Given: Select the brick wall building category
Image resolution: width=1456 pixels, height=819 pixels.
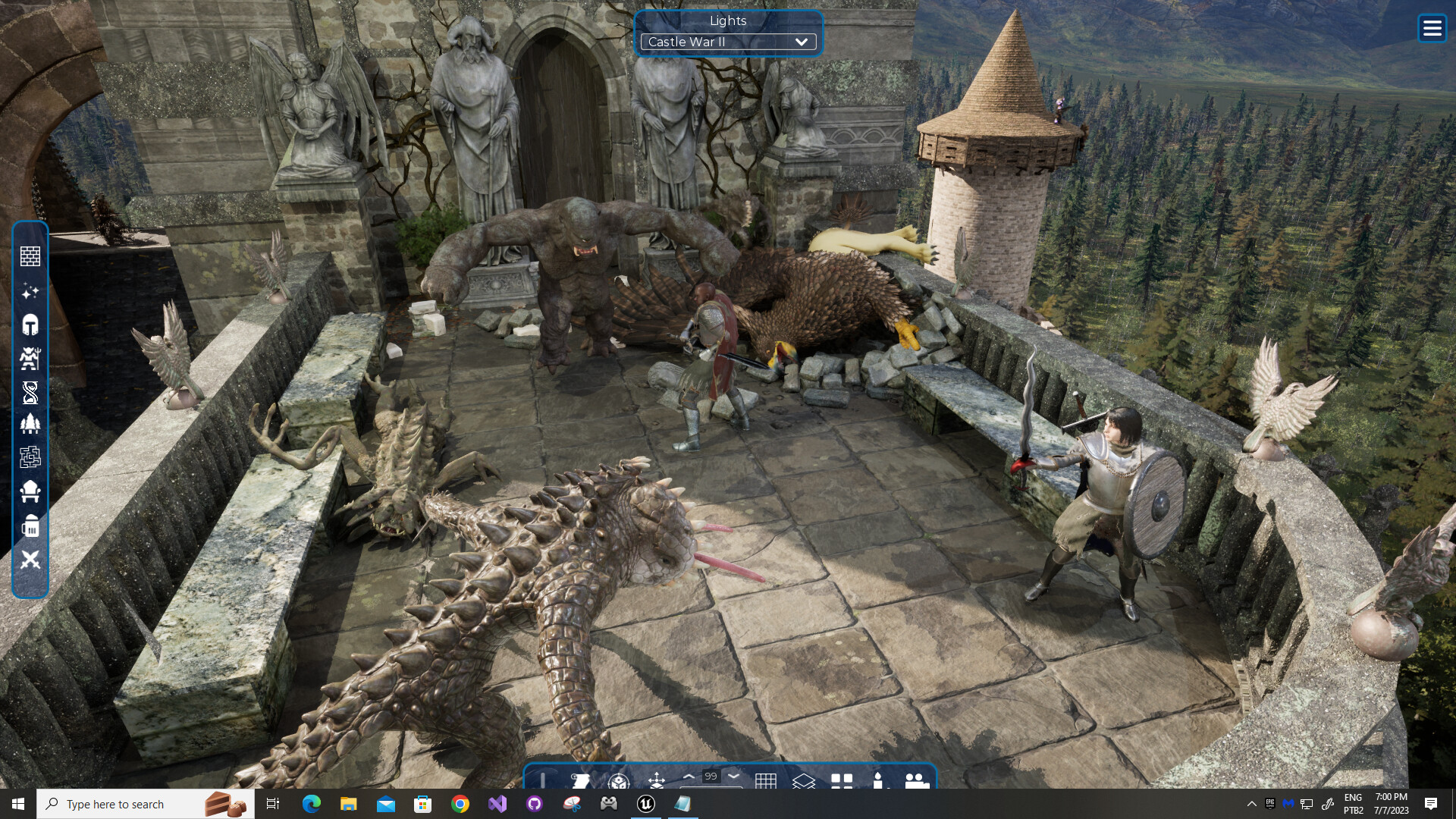Looking at the screenshot, I should click(x=30, y=256).
